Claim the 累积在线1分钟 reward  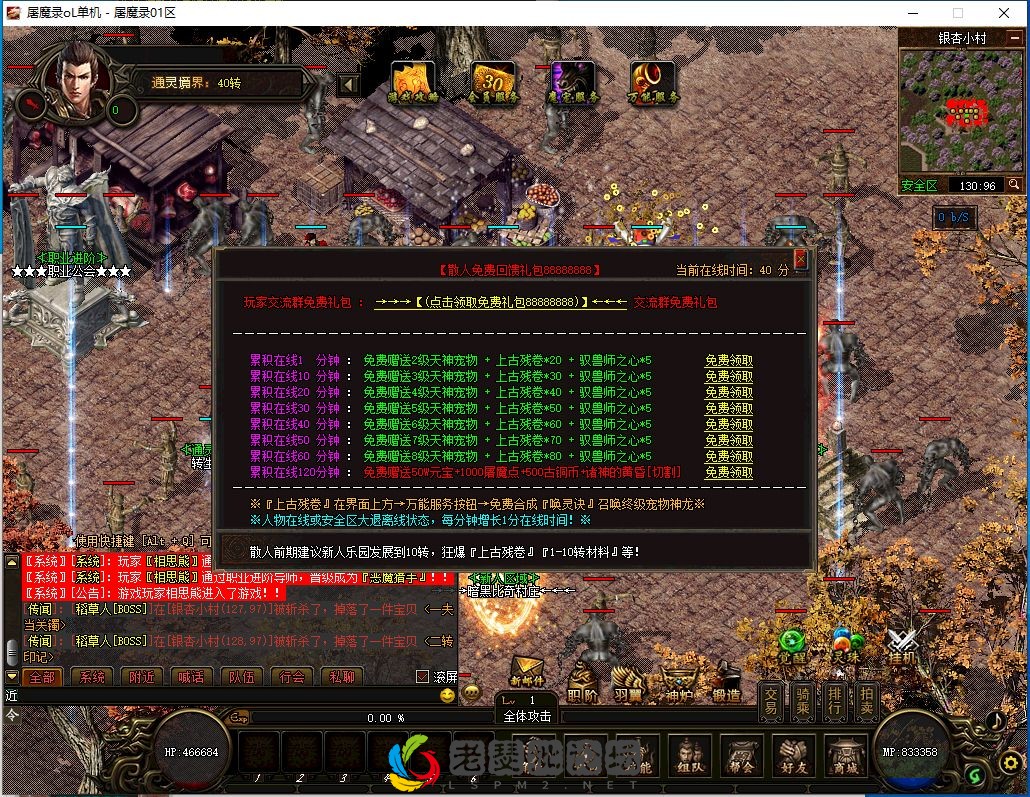coord(728,361)
